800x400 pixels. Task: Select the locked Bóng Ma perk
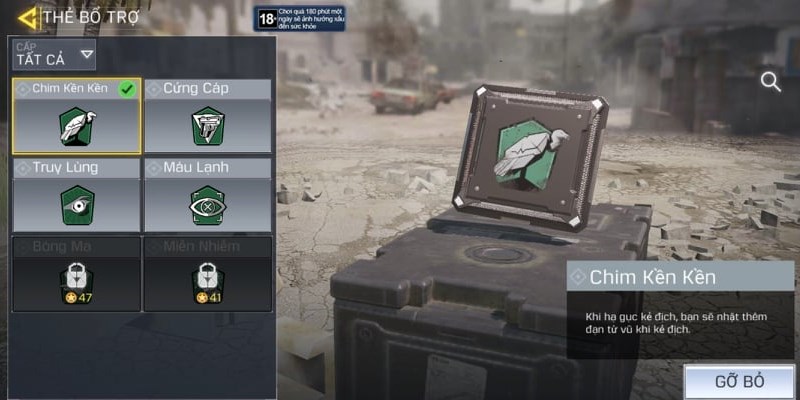pyautogui.click(x=77, y=273)
